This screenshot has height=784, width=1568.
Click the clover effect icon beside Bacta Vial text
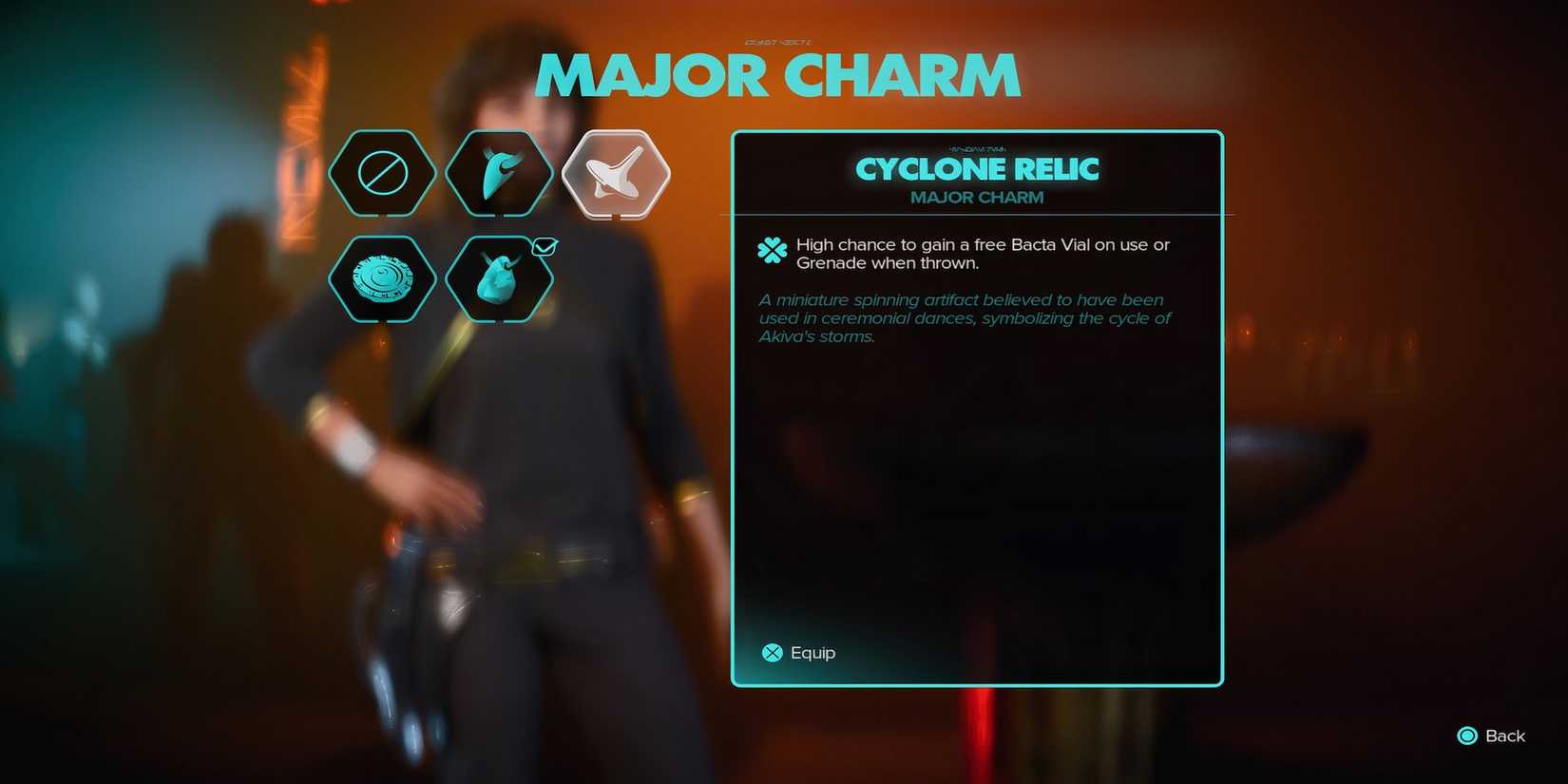[772, 252]
